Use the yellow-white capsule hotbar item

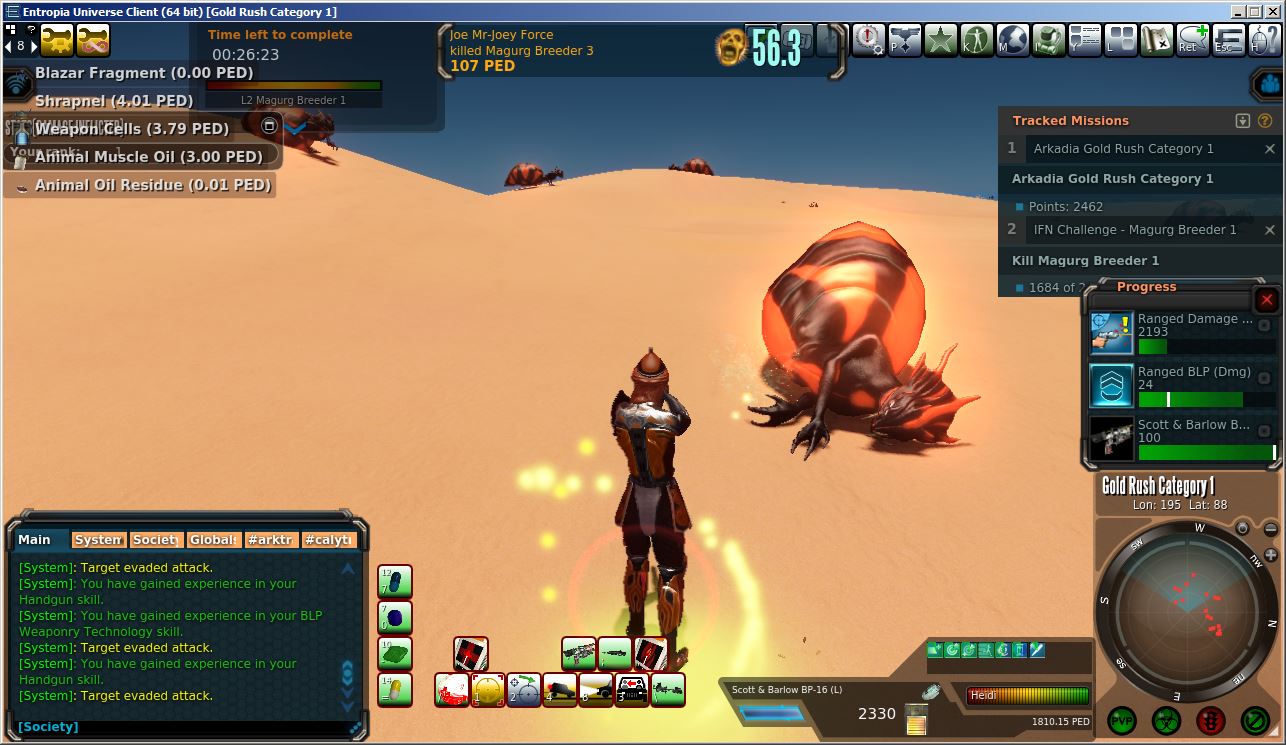(x=395, y=690)
